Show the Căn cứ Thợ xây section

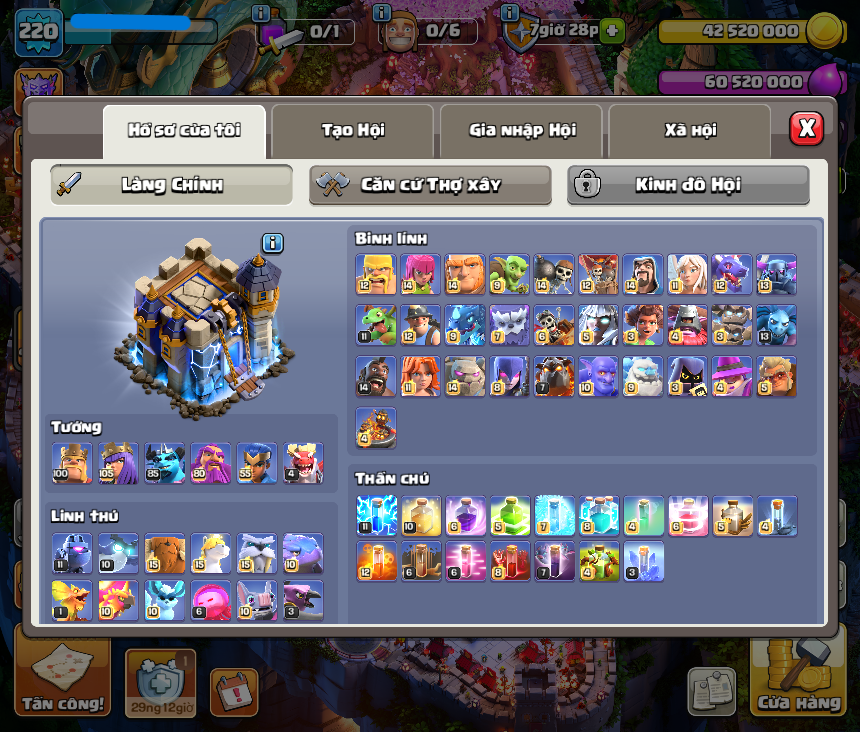click(x=430, y=185)
